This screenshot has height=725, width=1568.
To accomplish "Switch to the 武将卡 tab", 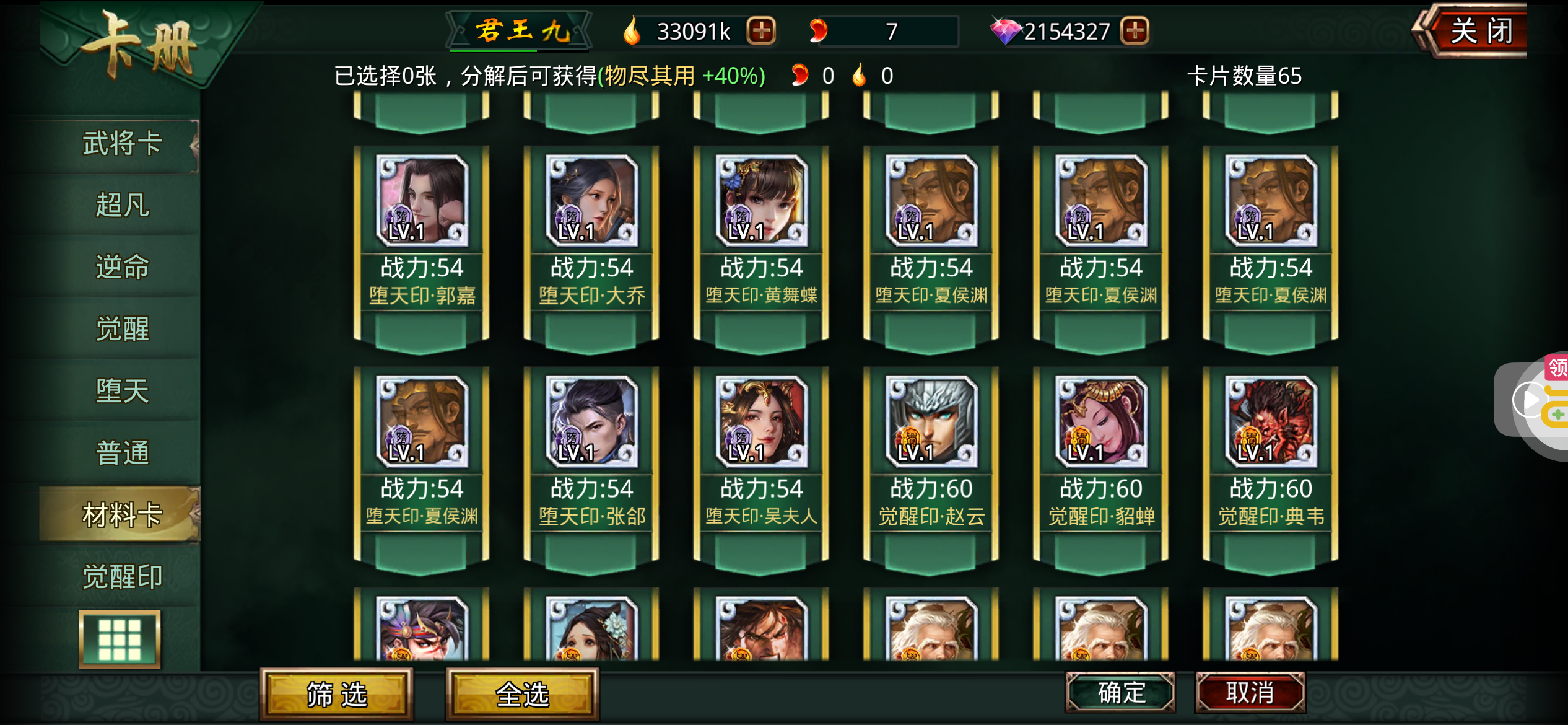I will [122, 144].
